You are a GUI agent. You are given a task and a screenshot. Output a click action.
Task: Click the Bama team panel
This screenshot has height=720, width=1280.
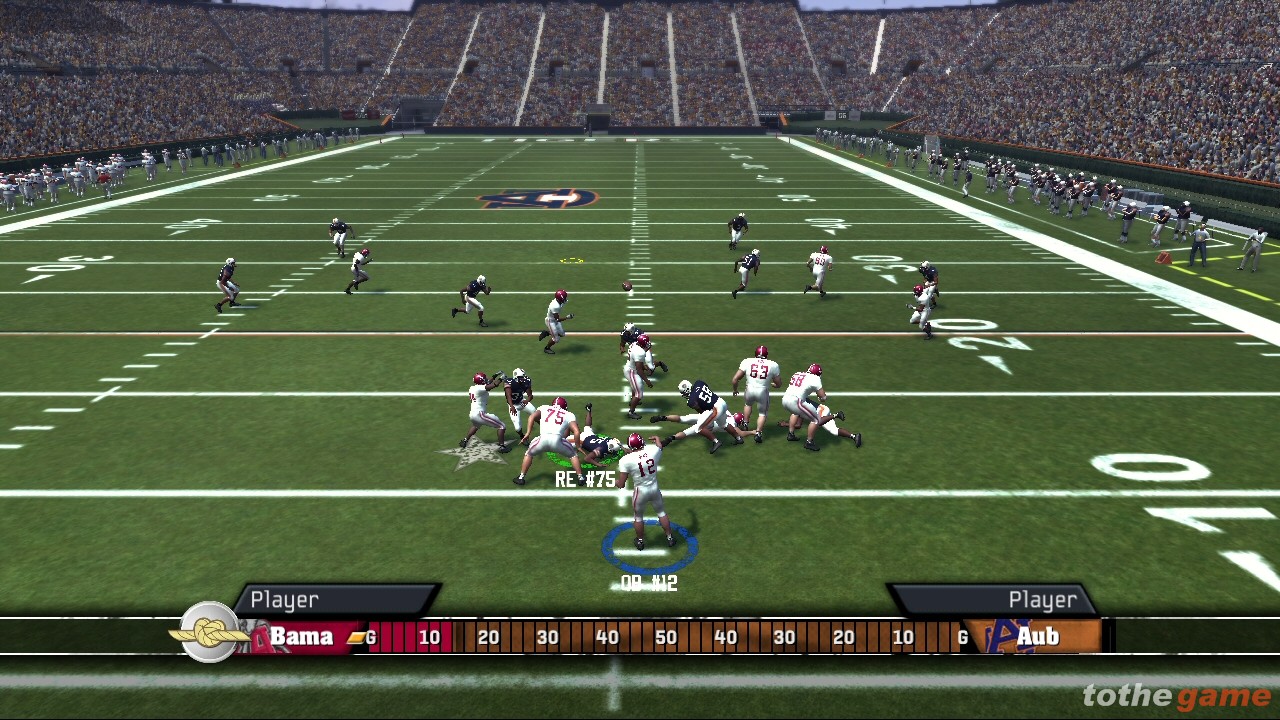click(300, 637)
